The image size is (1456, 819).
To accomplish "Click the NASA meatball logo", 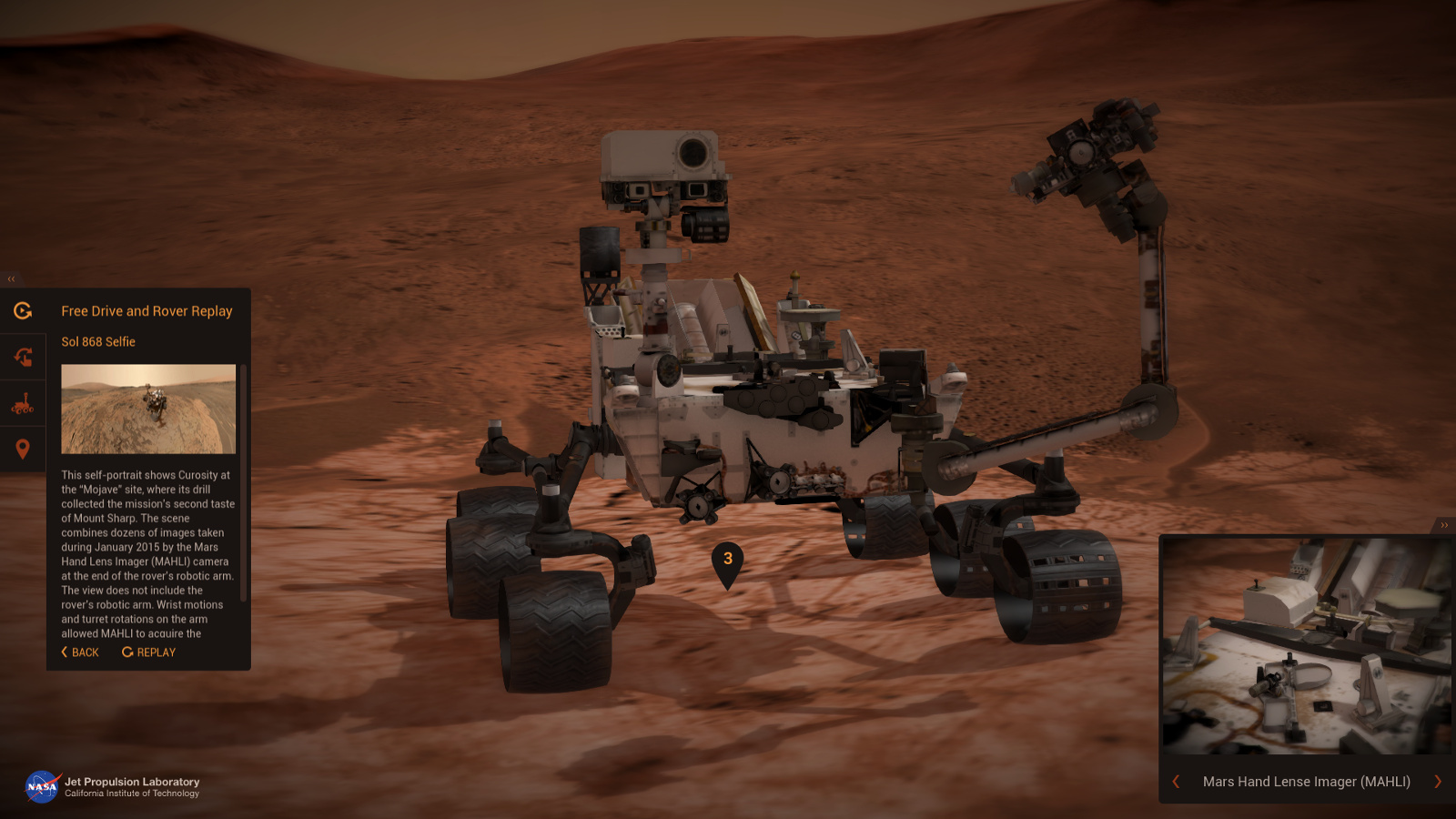I will [x=39, y=785].
